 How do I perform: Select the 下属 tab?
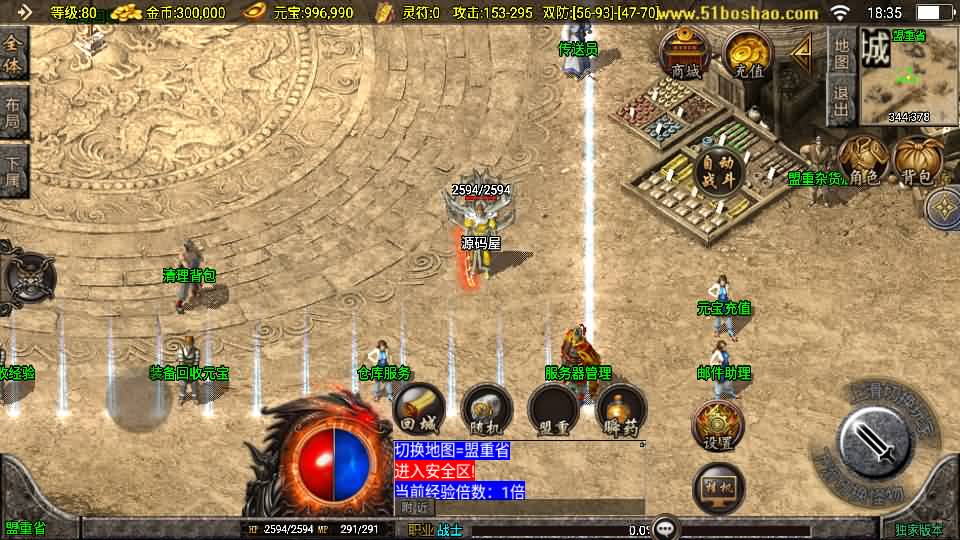coord(14,170)
